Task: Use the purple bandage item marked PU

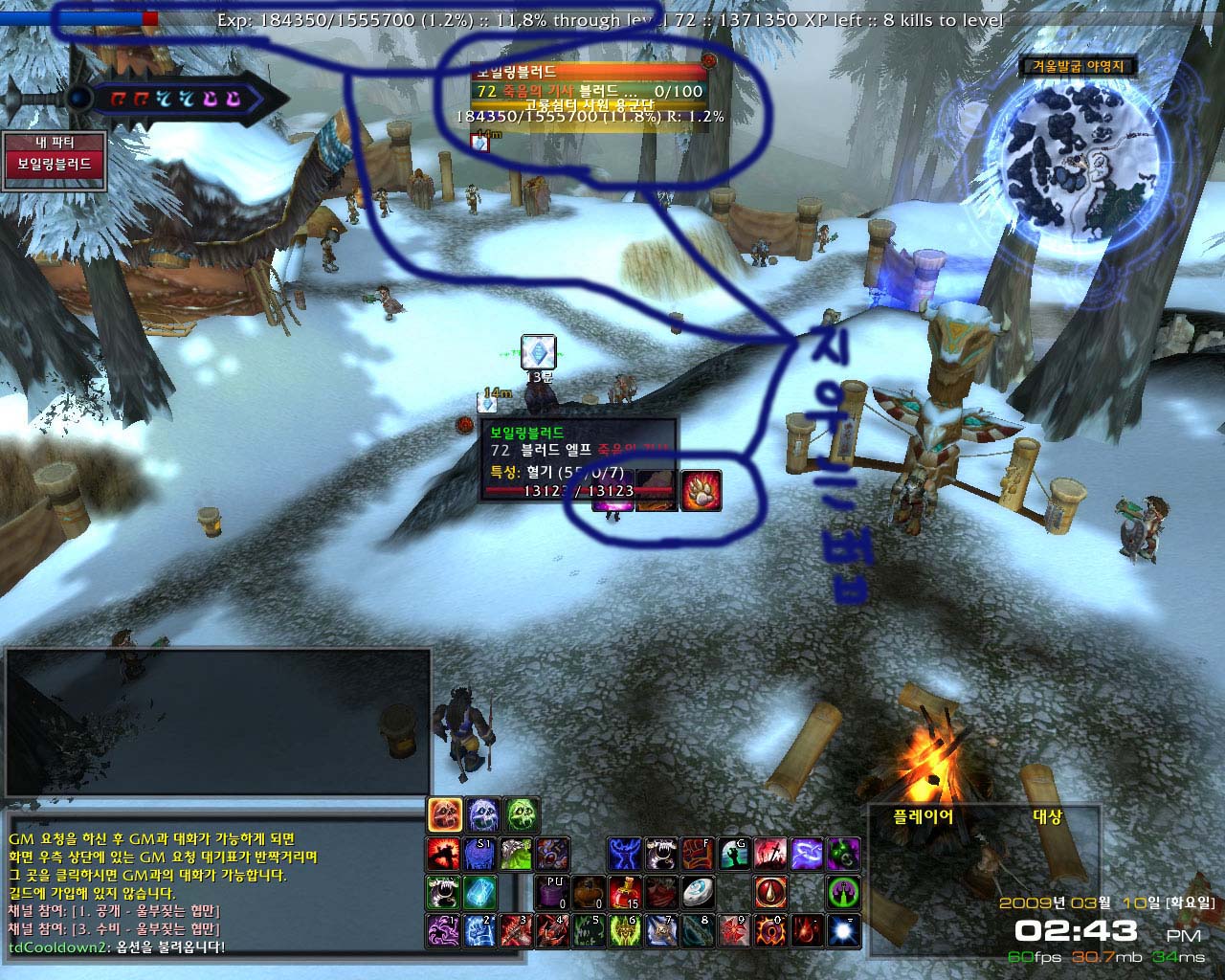Action: tap(553, 893)
